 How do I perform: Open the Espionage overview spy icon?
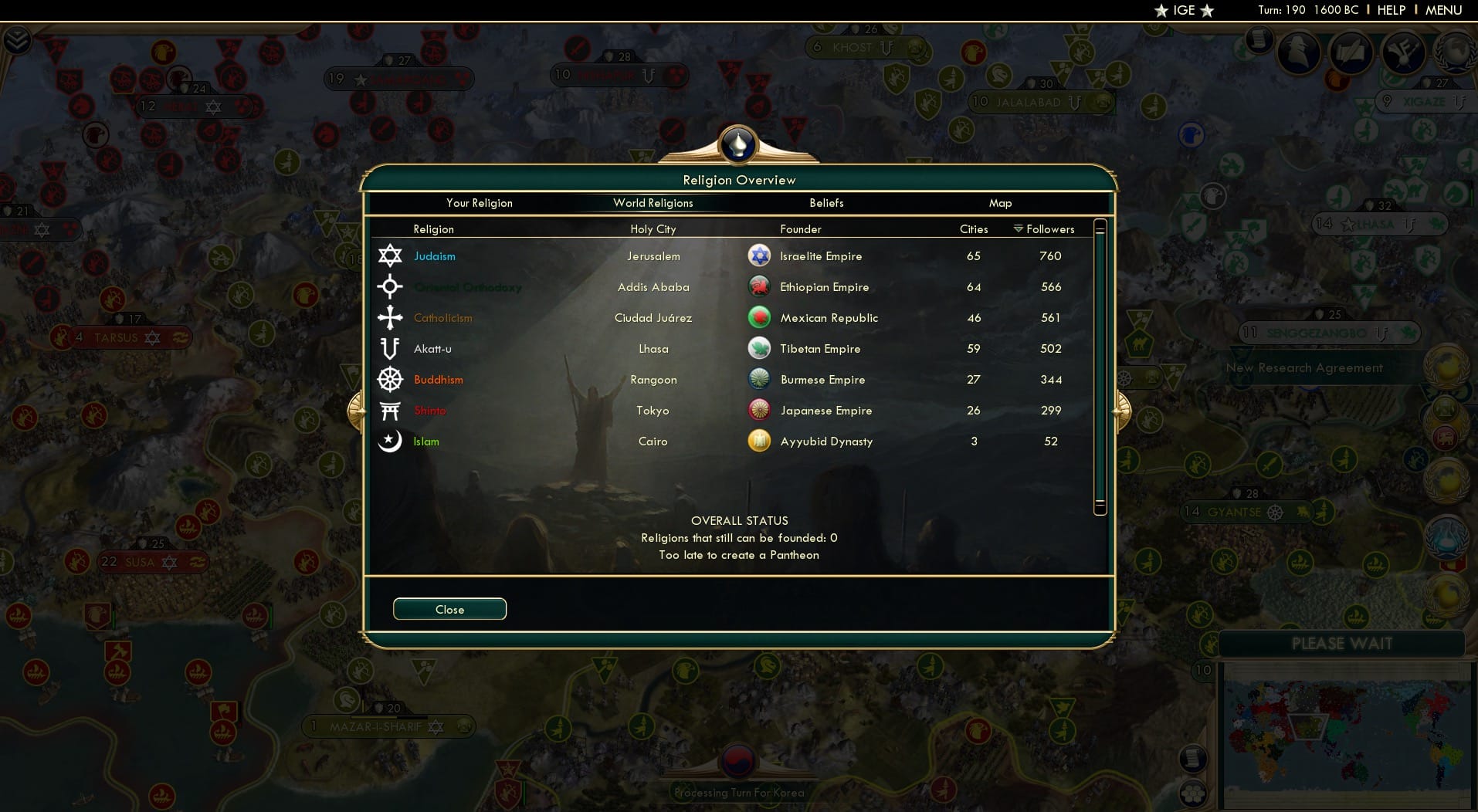1300,52
